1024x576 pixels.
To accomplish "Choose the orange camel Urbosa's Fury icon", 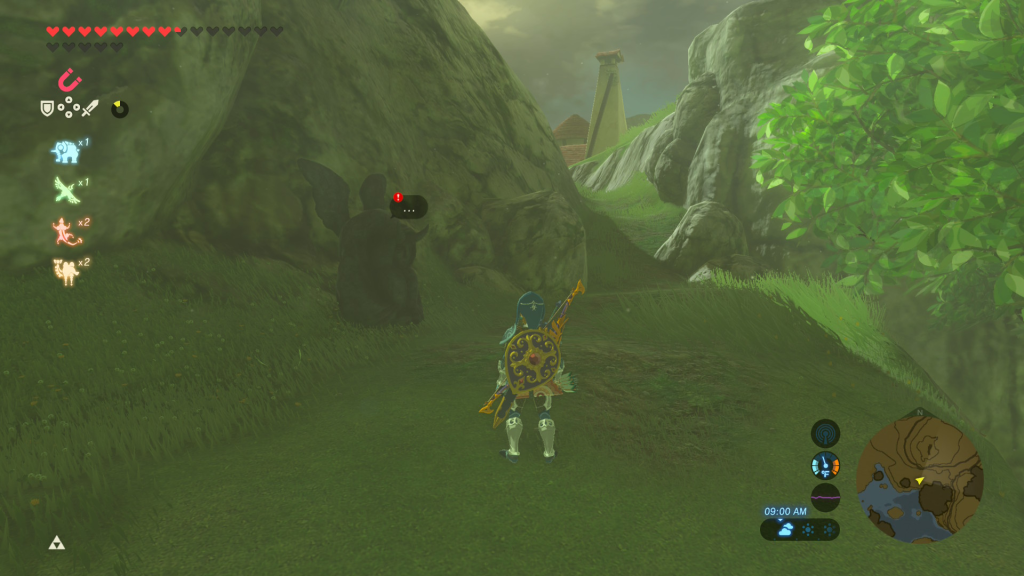I will (x=65, y=270).
